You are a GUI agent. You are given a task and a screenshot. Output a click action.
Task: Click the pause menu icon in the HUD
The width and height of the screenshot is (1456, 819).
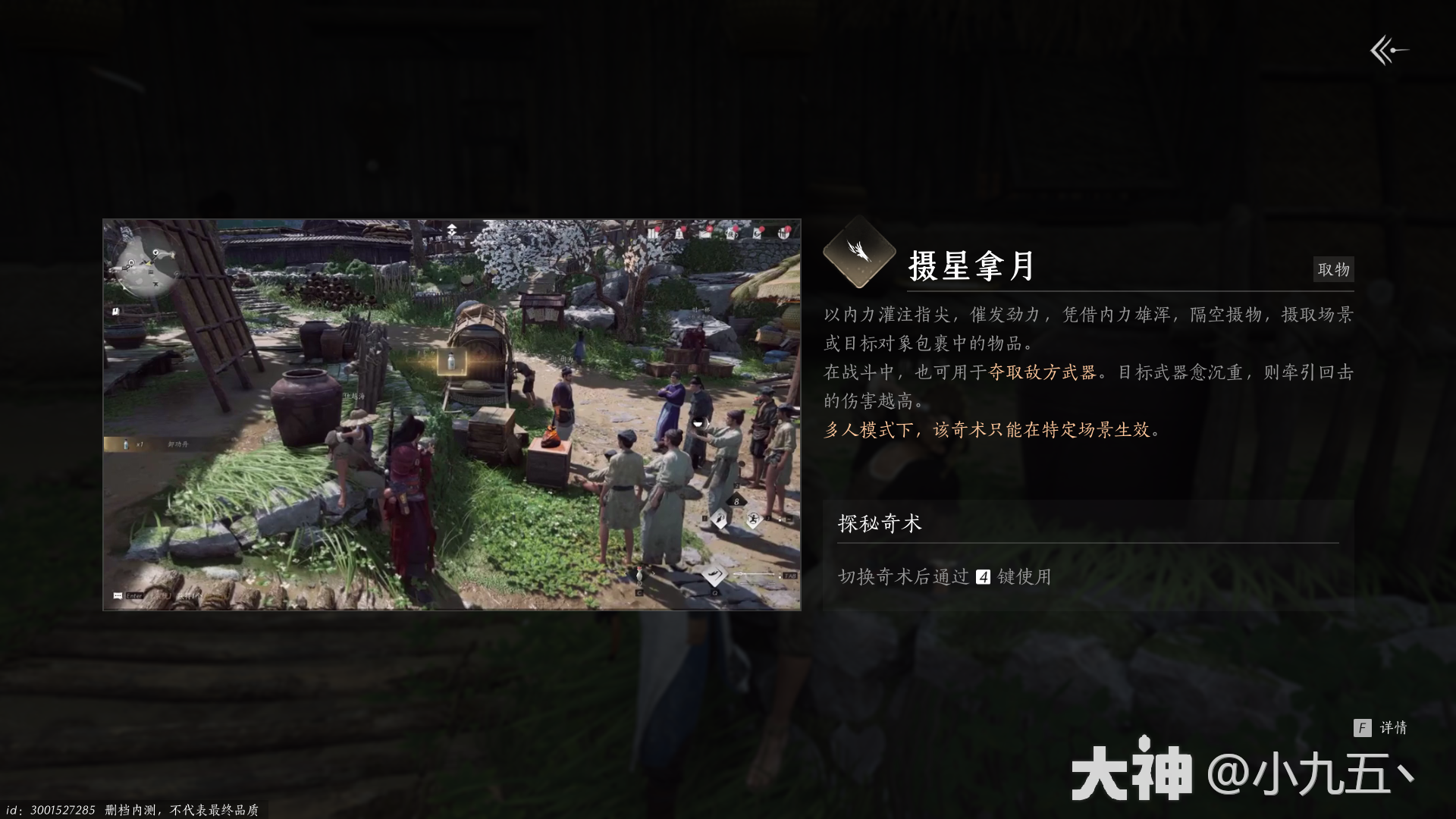652,234
